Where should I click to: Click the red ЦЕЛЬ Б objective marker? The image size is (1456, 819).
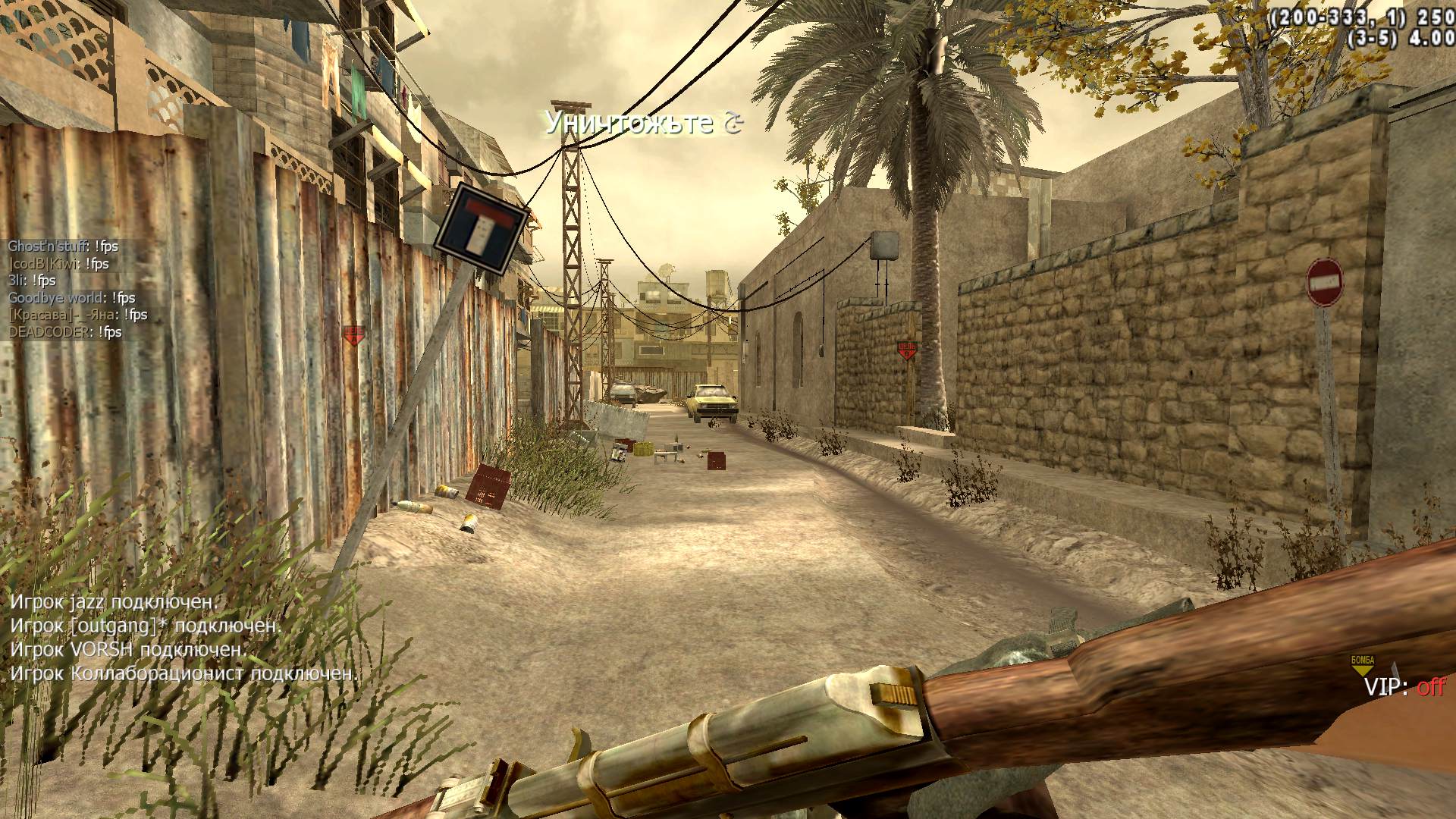907,350
